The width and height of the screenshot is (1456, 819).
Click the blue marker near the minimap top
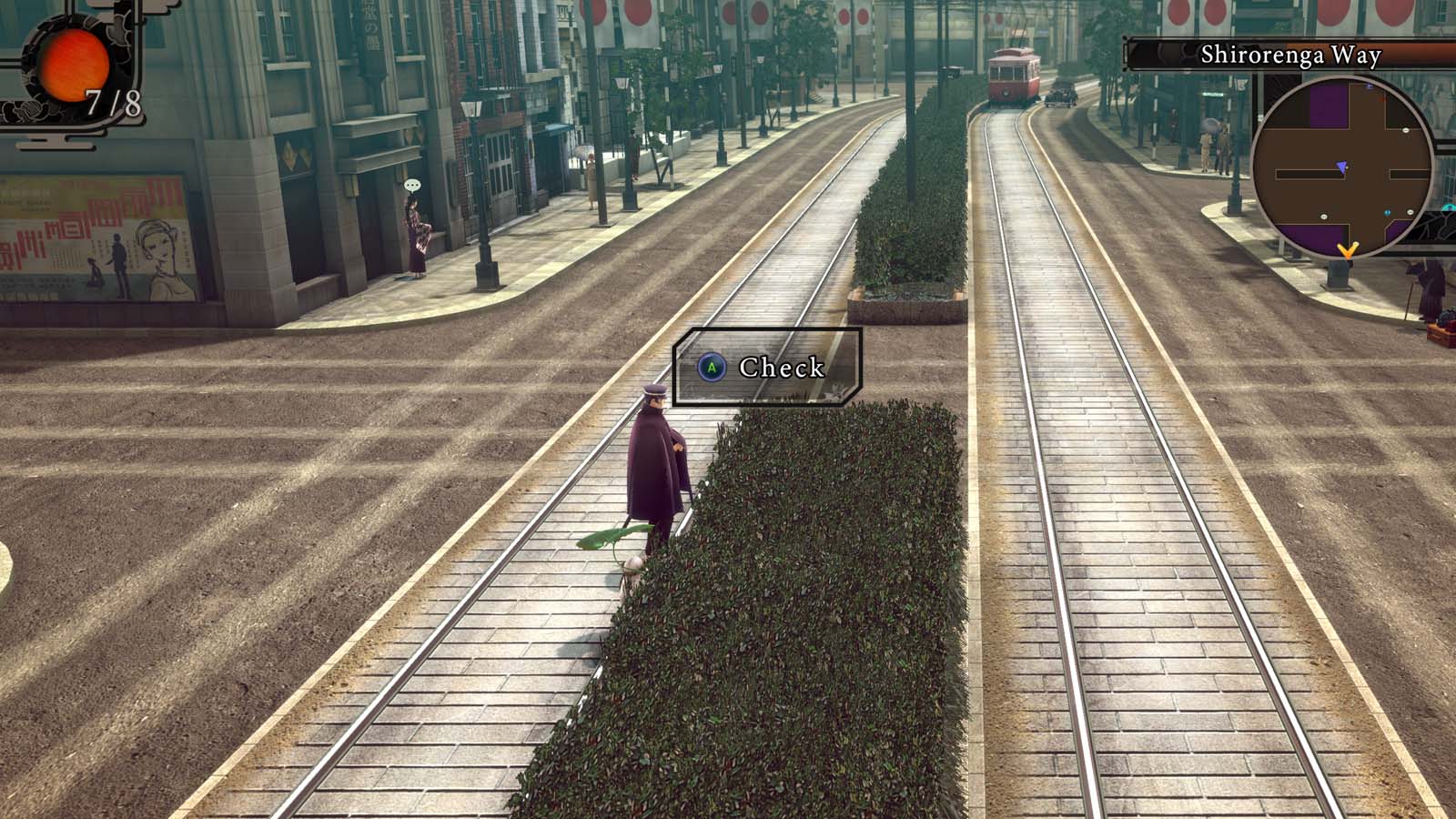coord(1369,86)
